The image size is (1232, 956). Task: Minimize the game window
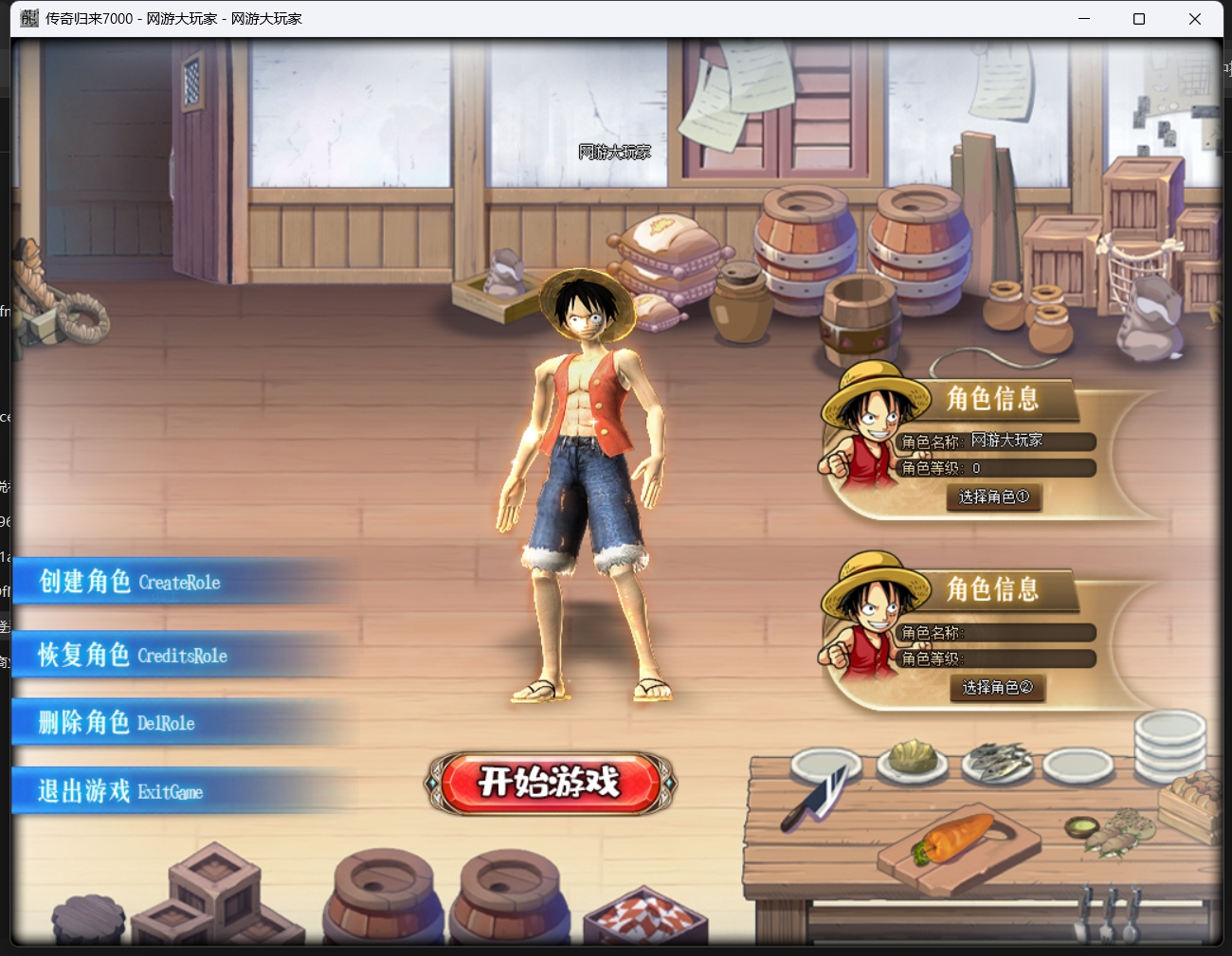[x=1084, y=19]
